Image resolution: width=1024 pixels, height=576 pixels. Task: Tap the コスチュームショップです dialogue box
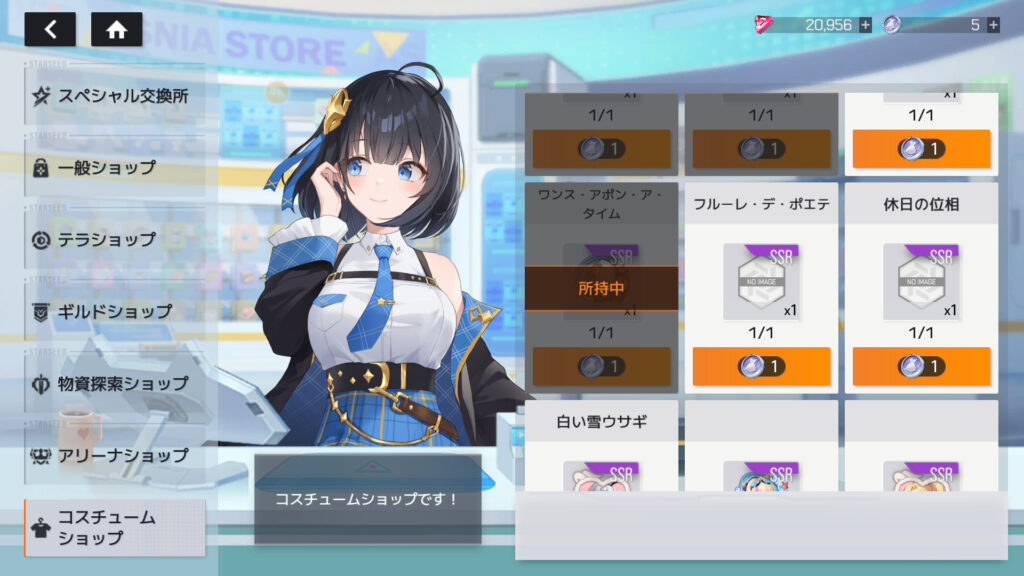click(367, 498)
